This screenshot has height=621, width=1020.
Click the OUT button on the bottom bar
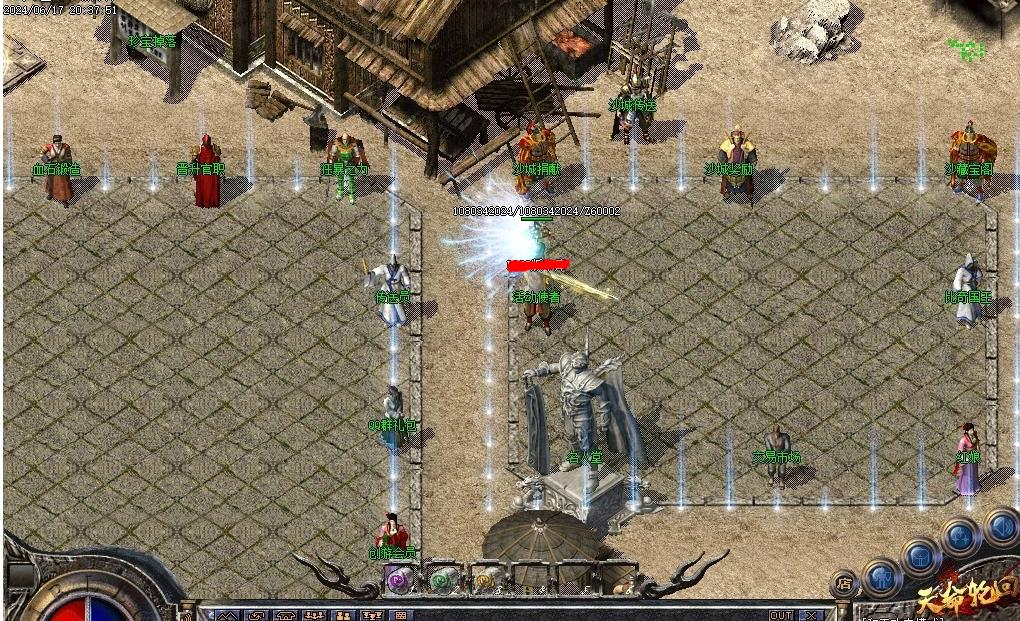(781, 615)
